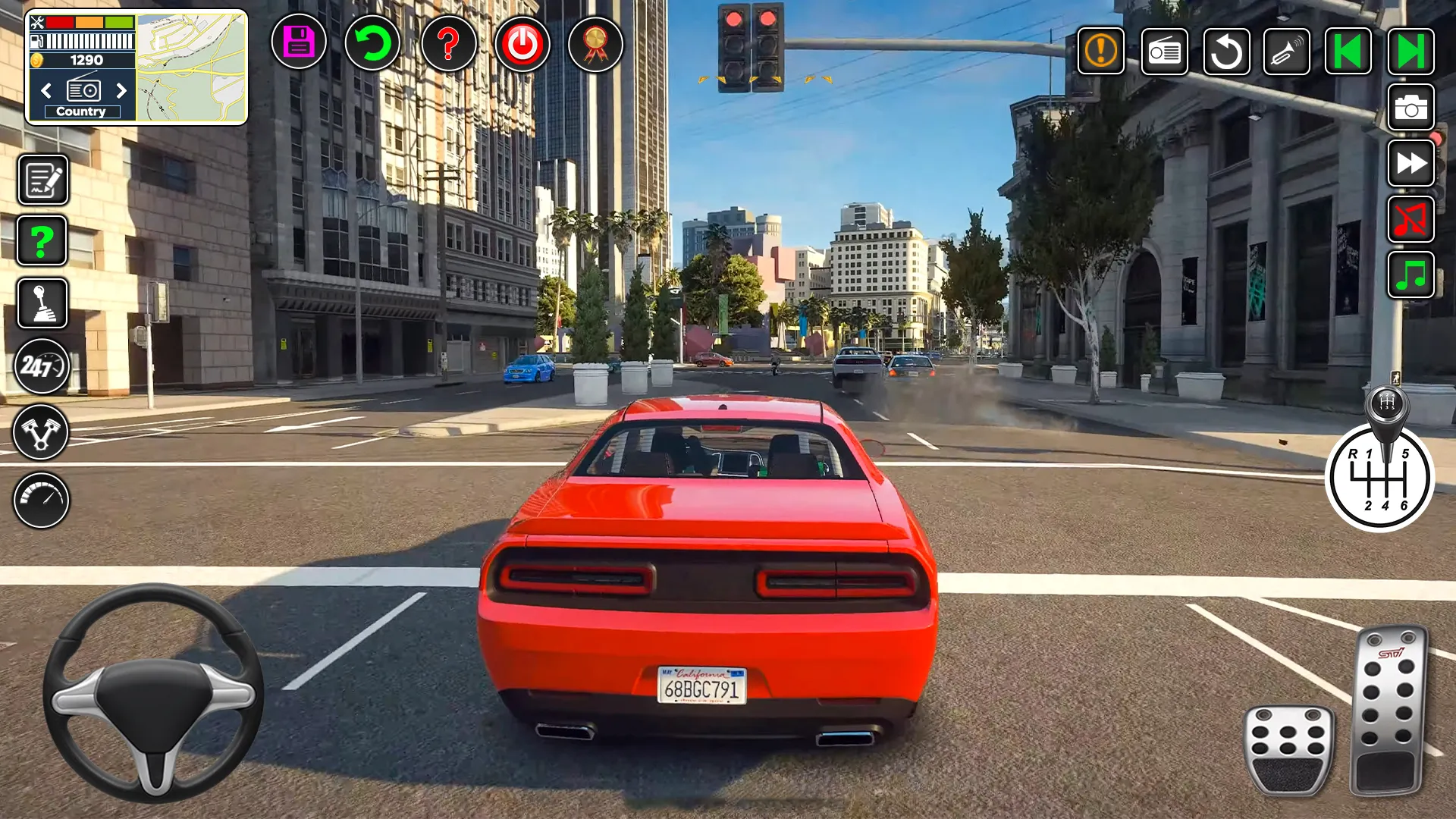1456x819 pixels.
Task: Restart the level using the green undo arrow
Action: pyautogui.click(x=372, y=45)
